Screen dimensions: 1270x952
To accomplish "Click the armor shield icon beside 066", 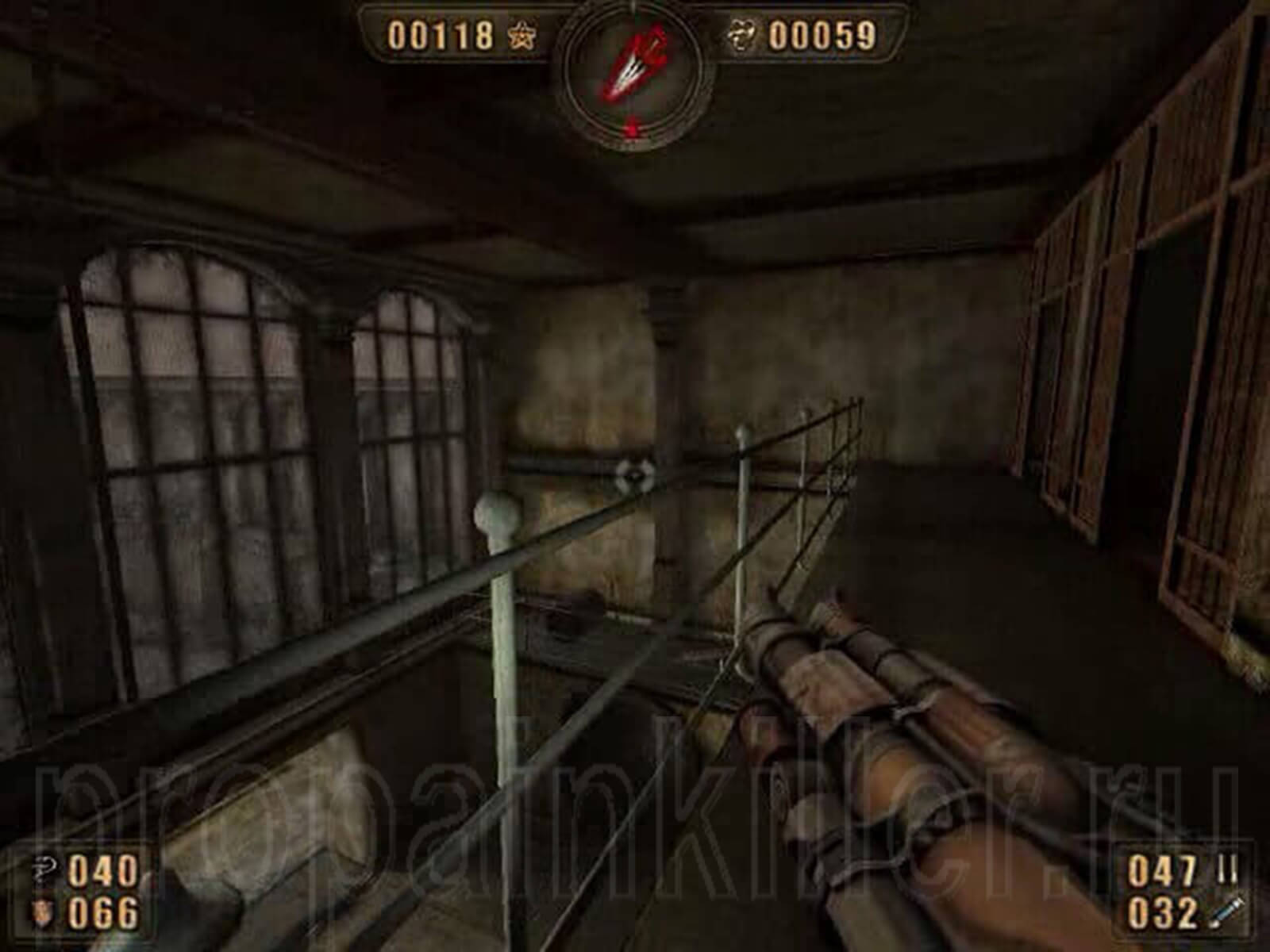I will coord(44,910).
